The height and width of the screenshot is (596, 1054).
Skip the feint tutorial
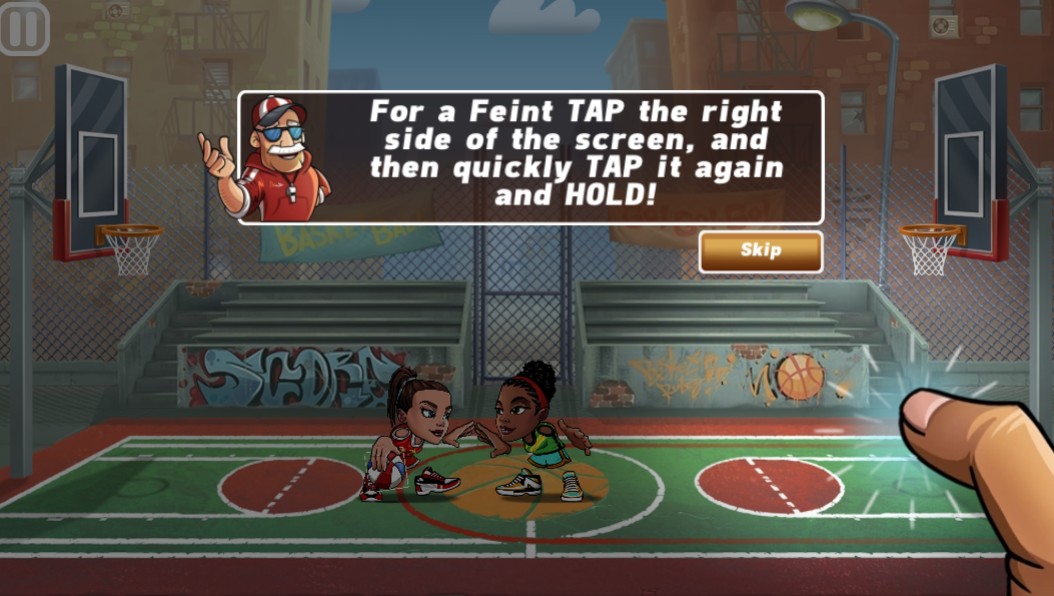click(760, 251)
